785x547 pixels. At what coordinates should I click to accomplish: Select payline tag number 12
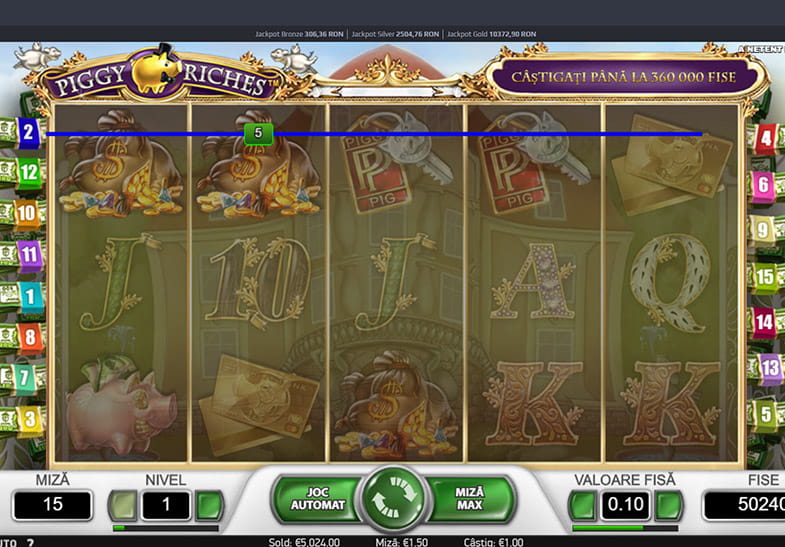pyautogui.click(x=28, y=171)
